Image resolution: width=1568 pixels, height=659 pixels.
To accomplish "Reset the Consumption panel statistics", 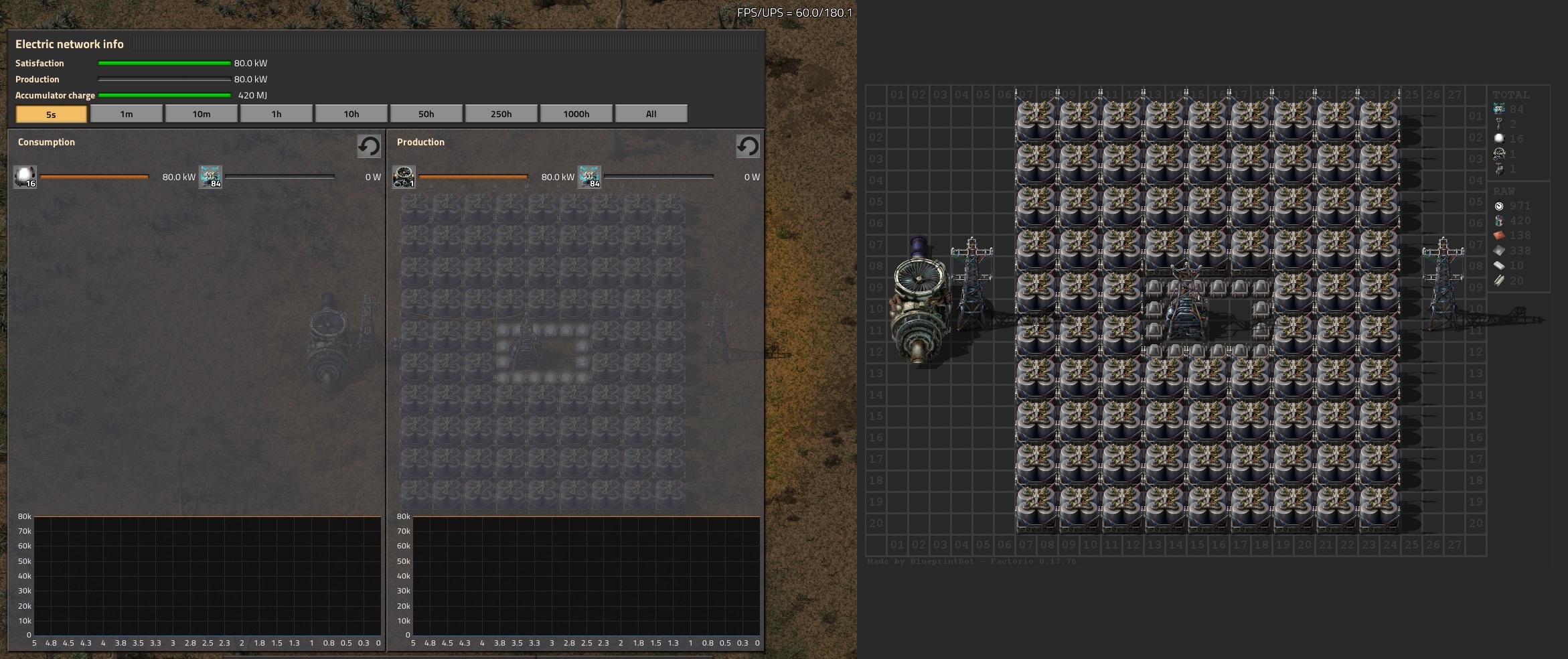I will point(369,146).
